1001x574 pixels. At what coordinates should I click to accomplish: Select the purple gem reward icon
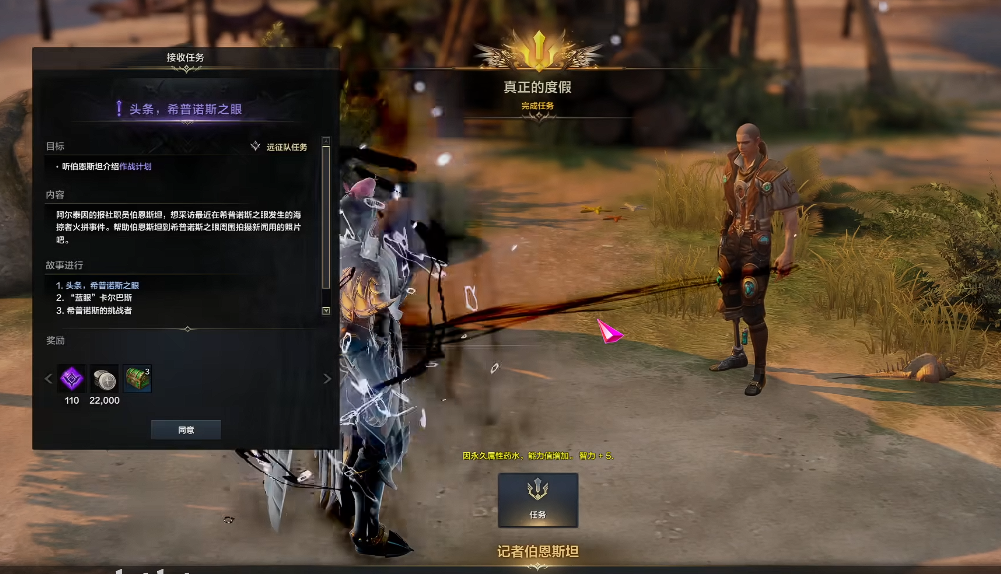(71, 378)
